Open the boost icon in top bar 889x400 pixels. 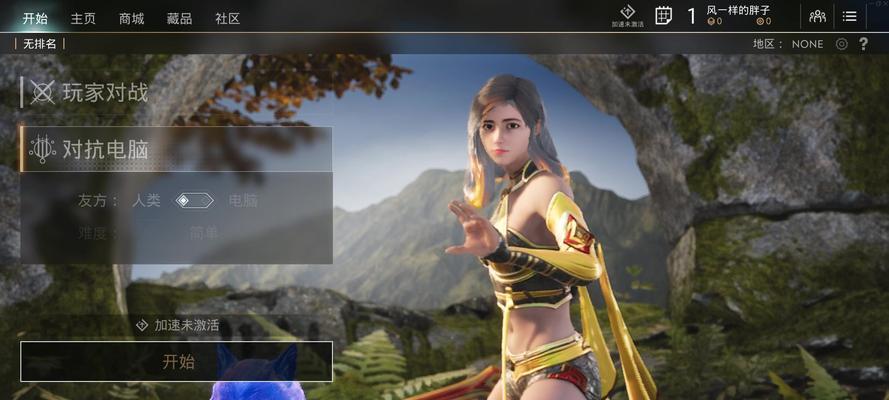click(628, 15)
